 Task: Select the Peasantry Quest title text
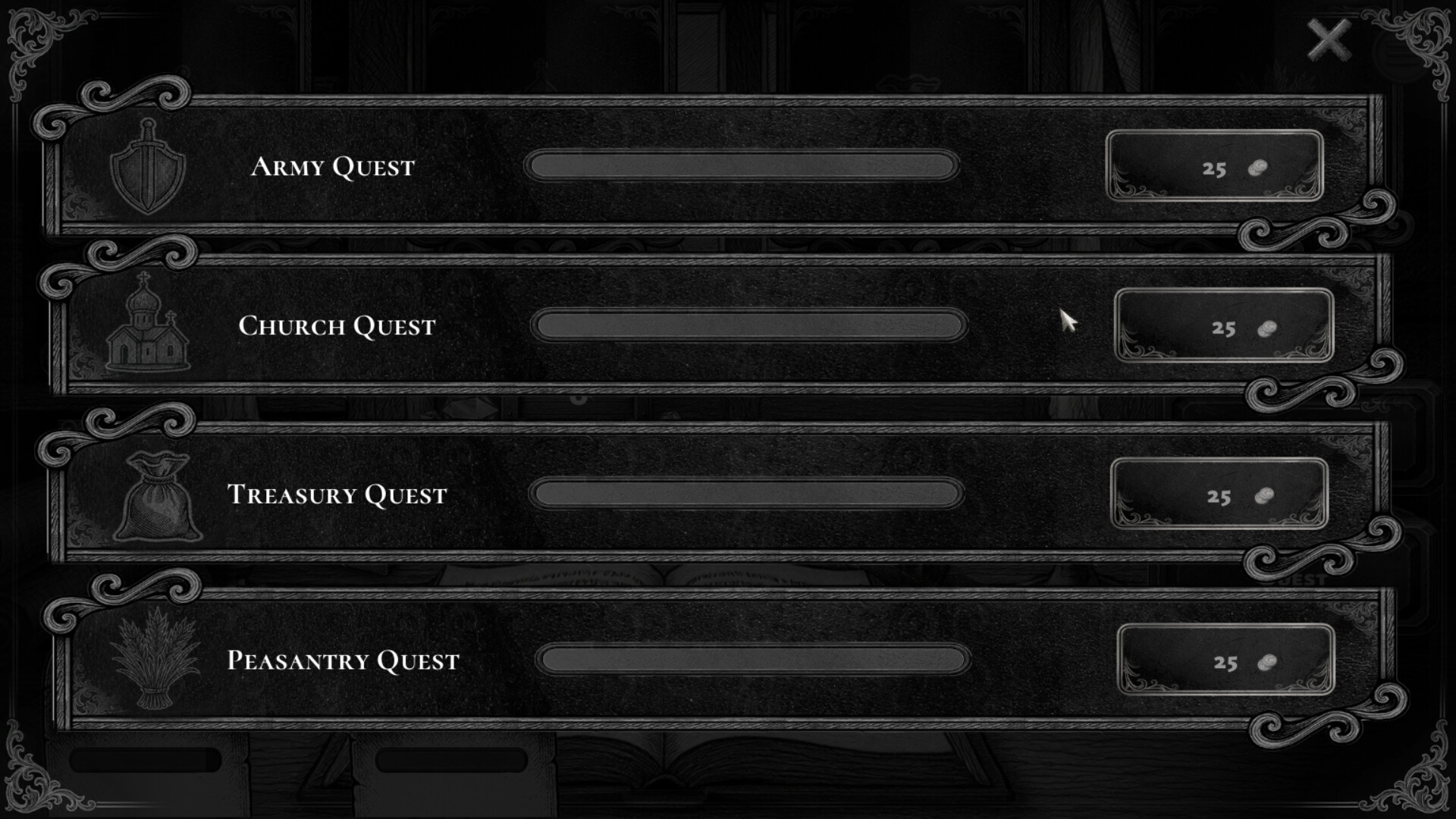[x=343, y=660]
